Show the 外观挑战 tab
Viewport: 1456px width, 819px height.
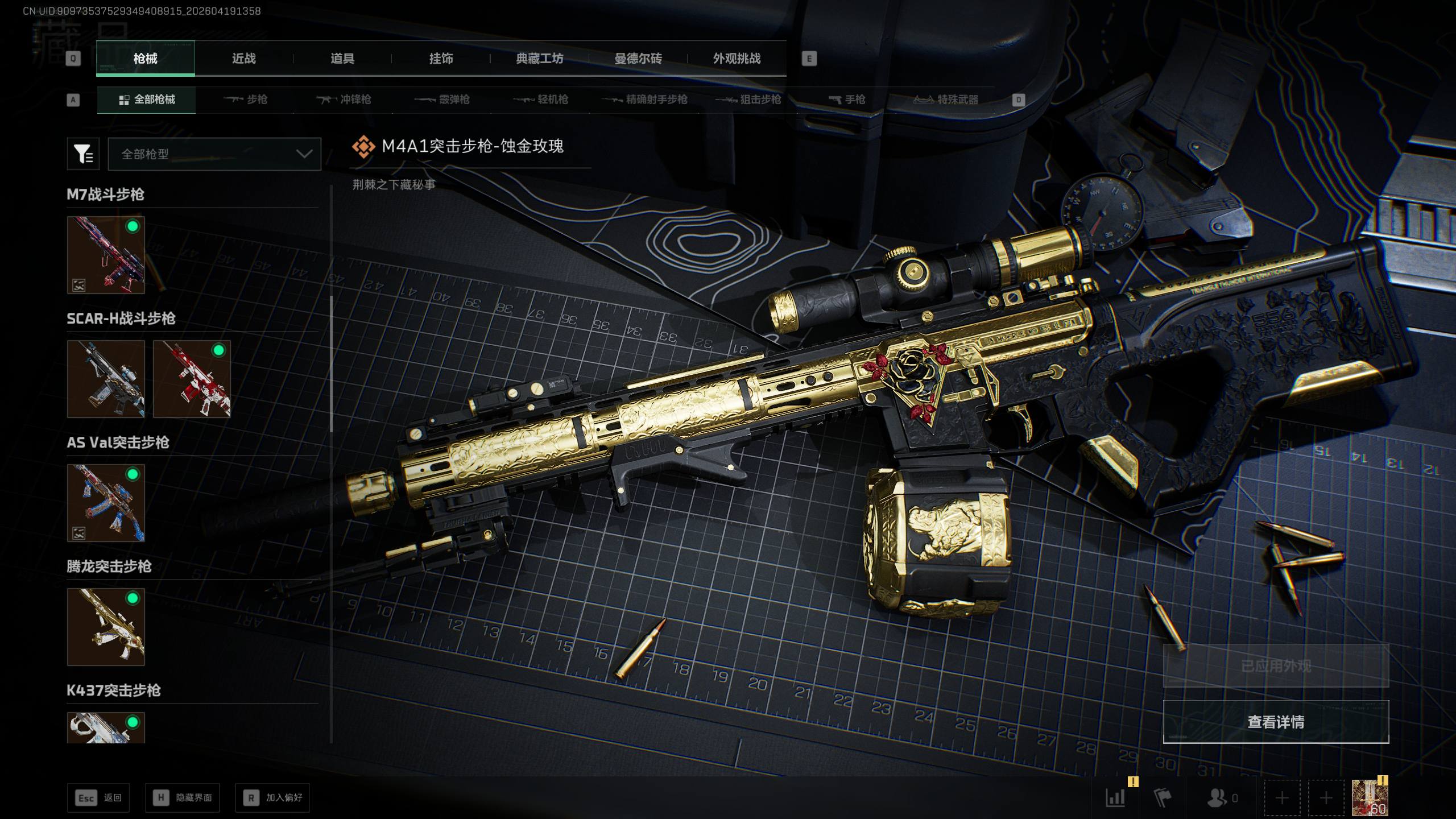[x=737, y=59]
